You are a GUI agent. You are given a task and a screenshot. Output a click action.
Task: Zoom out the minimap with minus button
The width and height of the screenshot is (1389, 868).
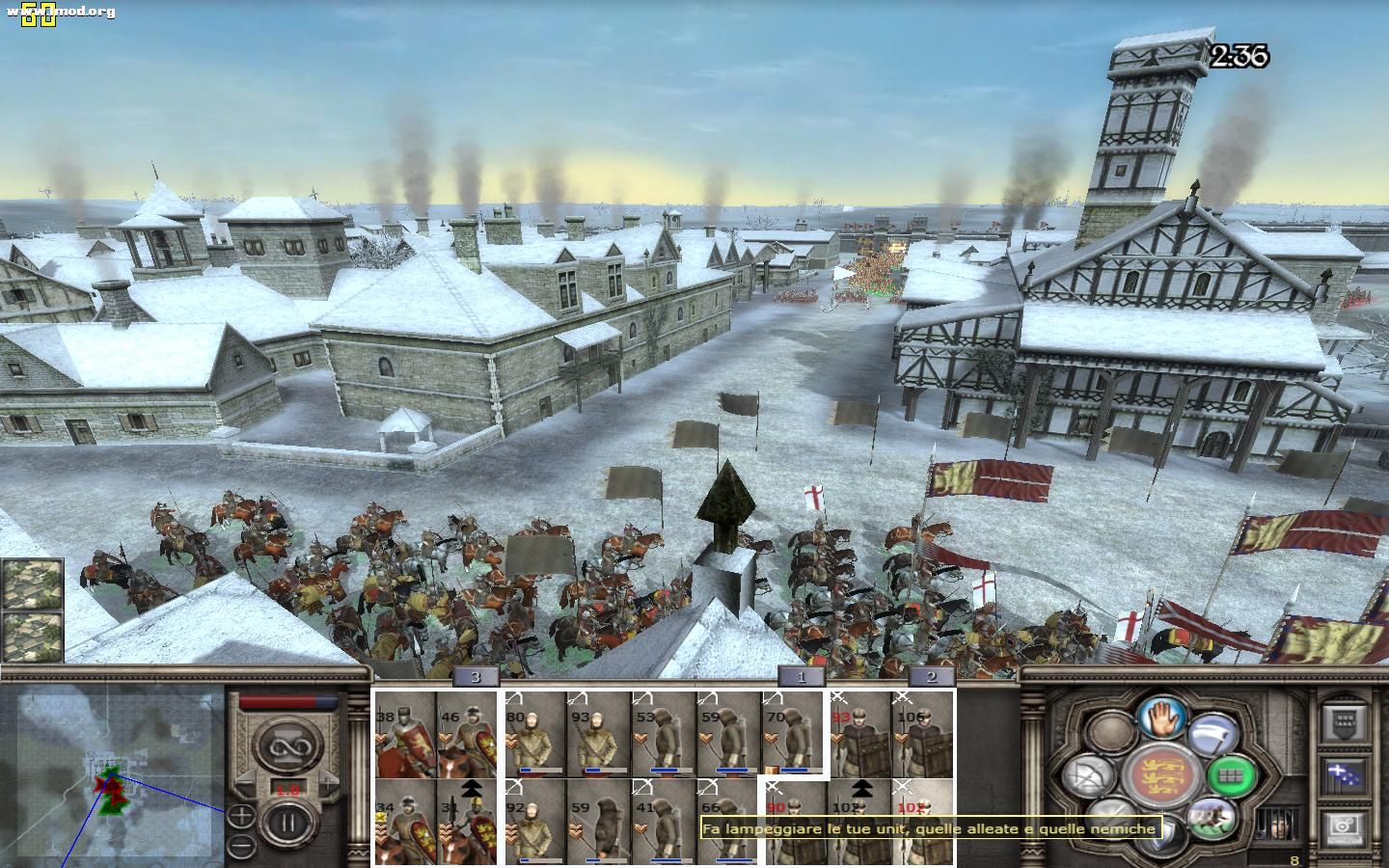pos(240,846)
